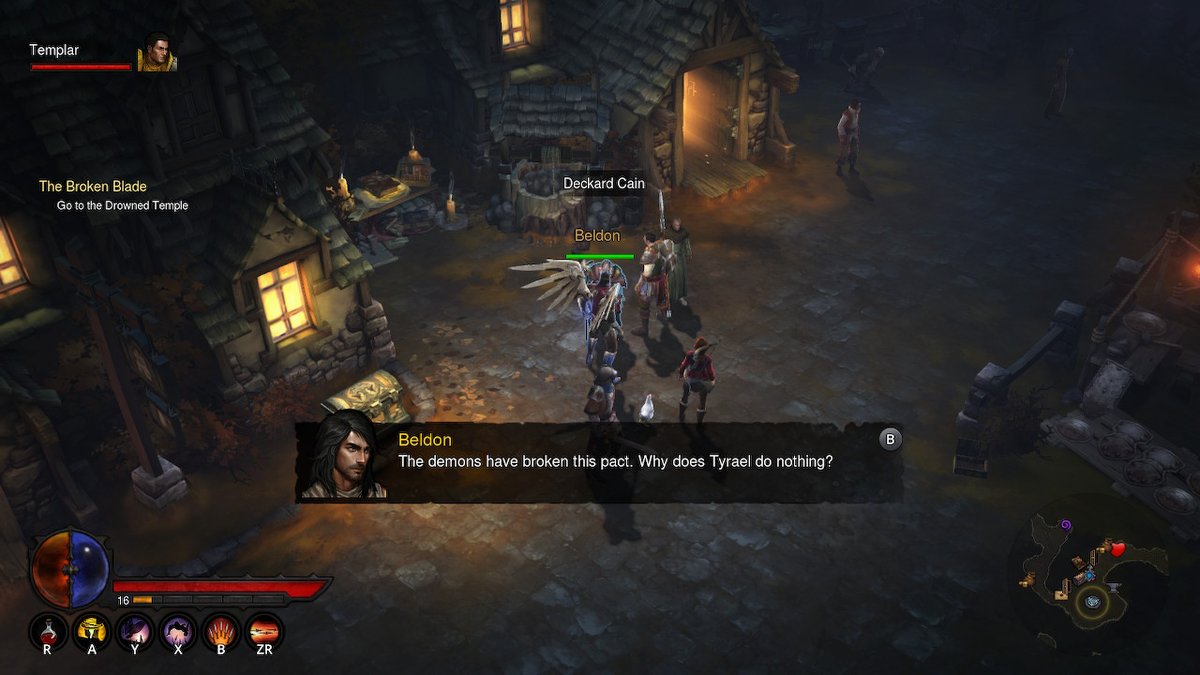This screenshot has width=1200, height=675.
Task: Click the Templar follower portrait
Action: point(157,53)
